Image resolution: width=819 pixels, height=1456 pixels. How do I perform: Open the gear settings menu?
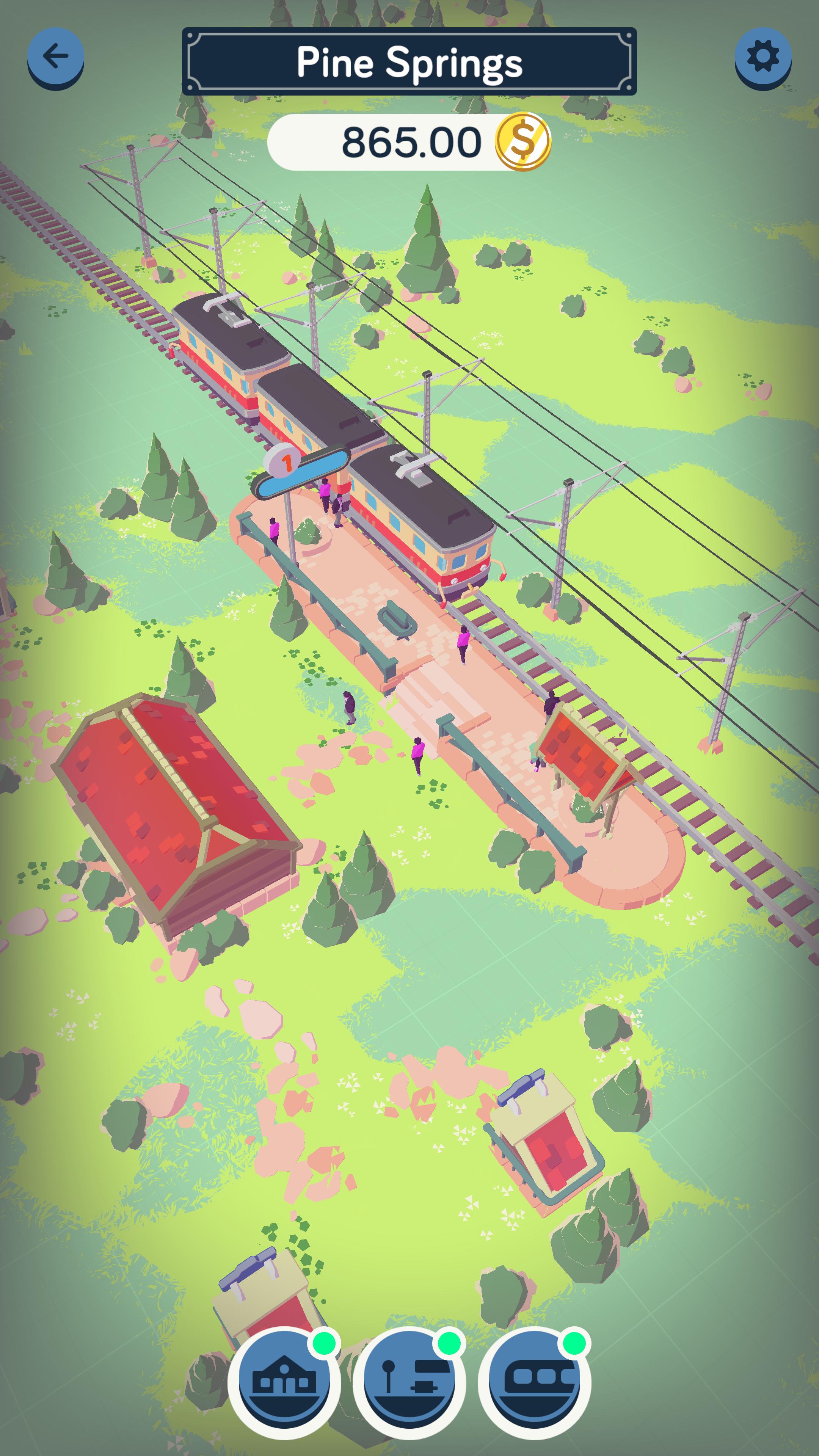pyautogui.click(x=763, y=56)
